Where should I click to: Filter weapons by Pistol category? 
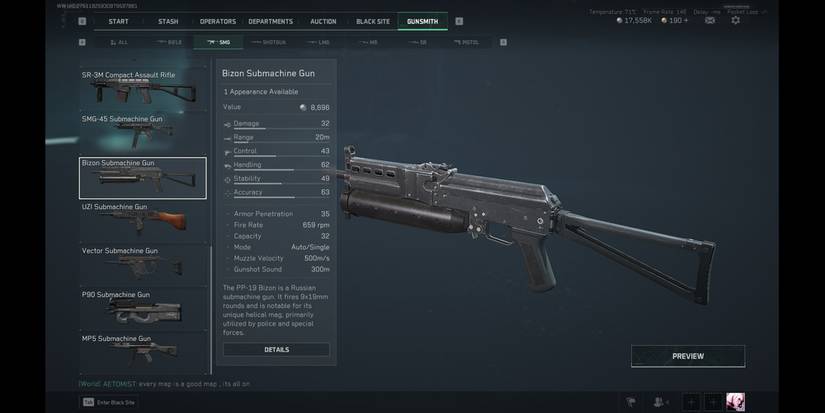pos(466,42)
